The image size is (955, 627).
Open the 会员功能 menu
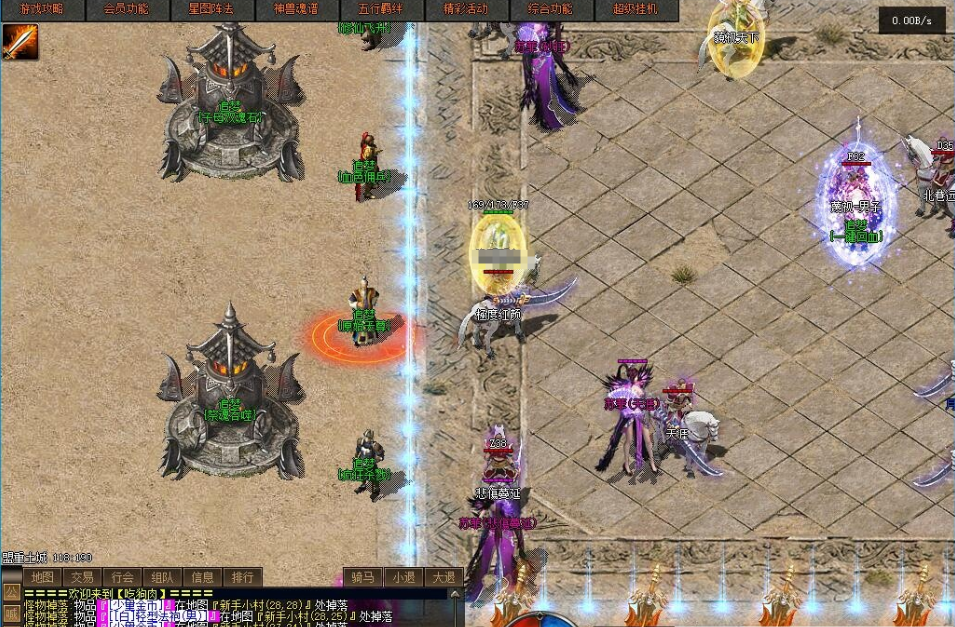point(127,9)
